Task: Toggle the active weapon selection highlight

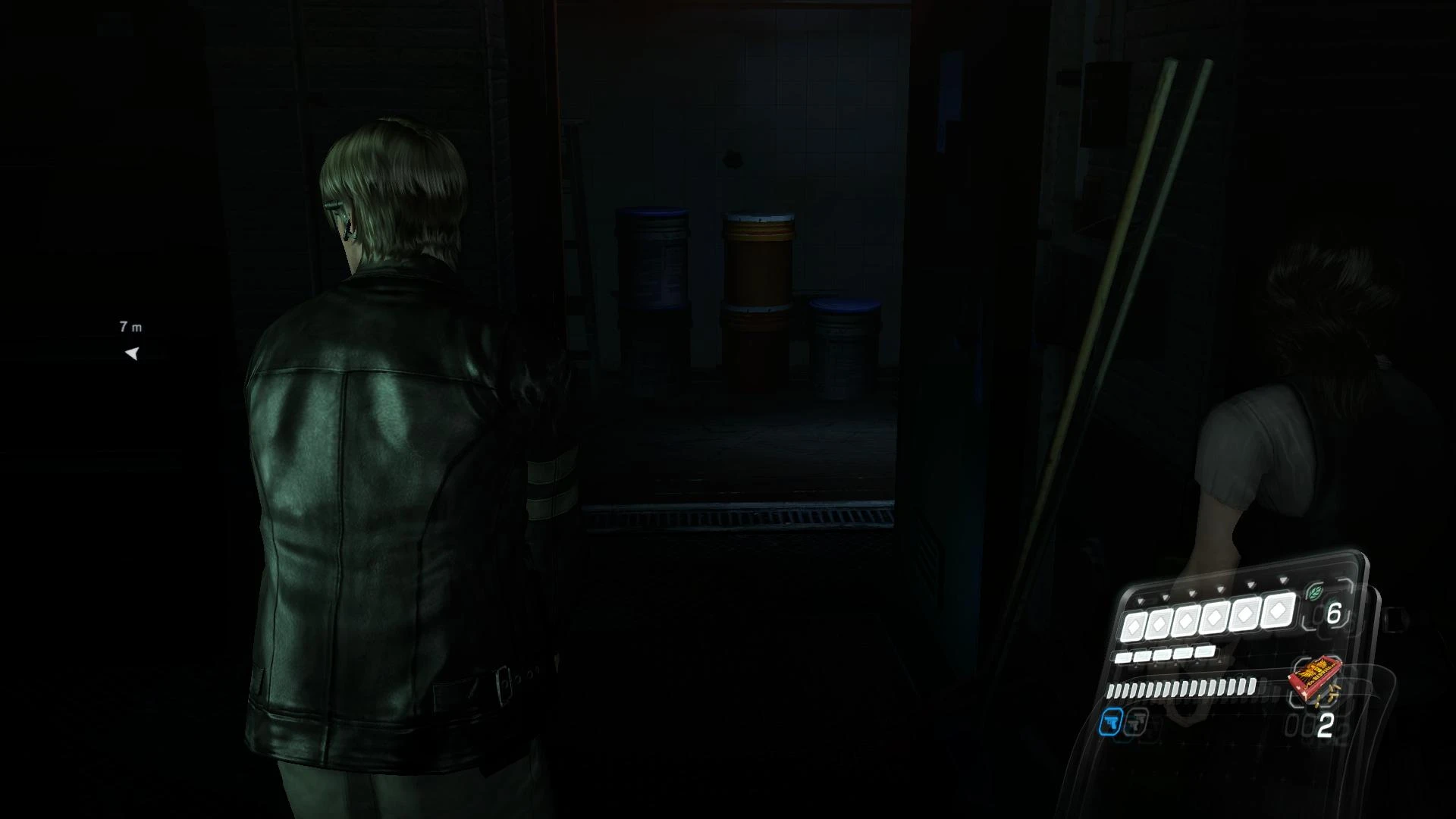Action: [1110, 723]
